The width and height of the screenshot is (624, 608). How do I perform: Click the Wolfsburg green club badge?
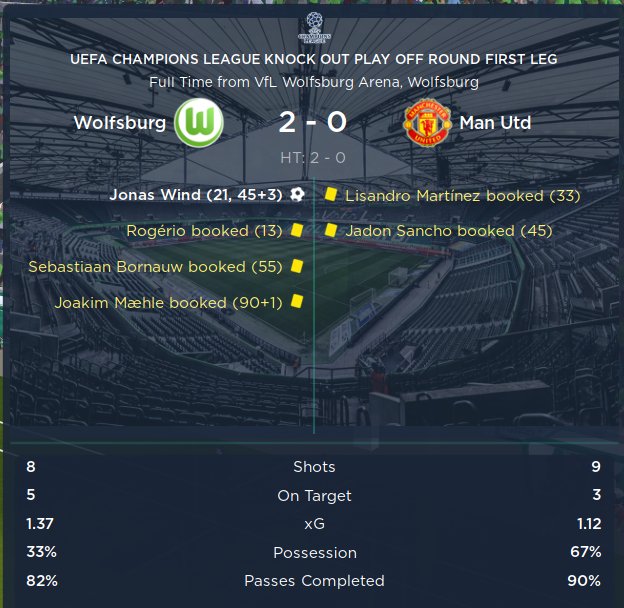198,124
